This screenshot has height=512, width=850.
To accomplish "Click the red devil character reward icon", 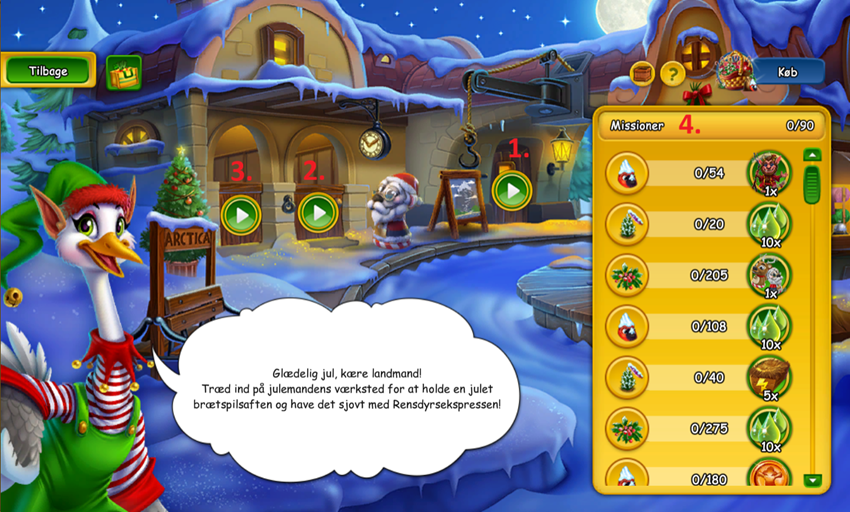I will pos(769,172).
